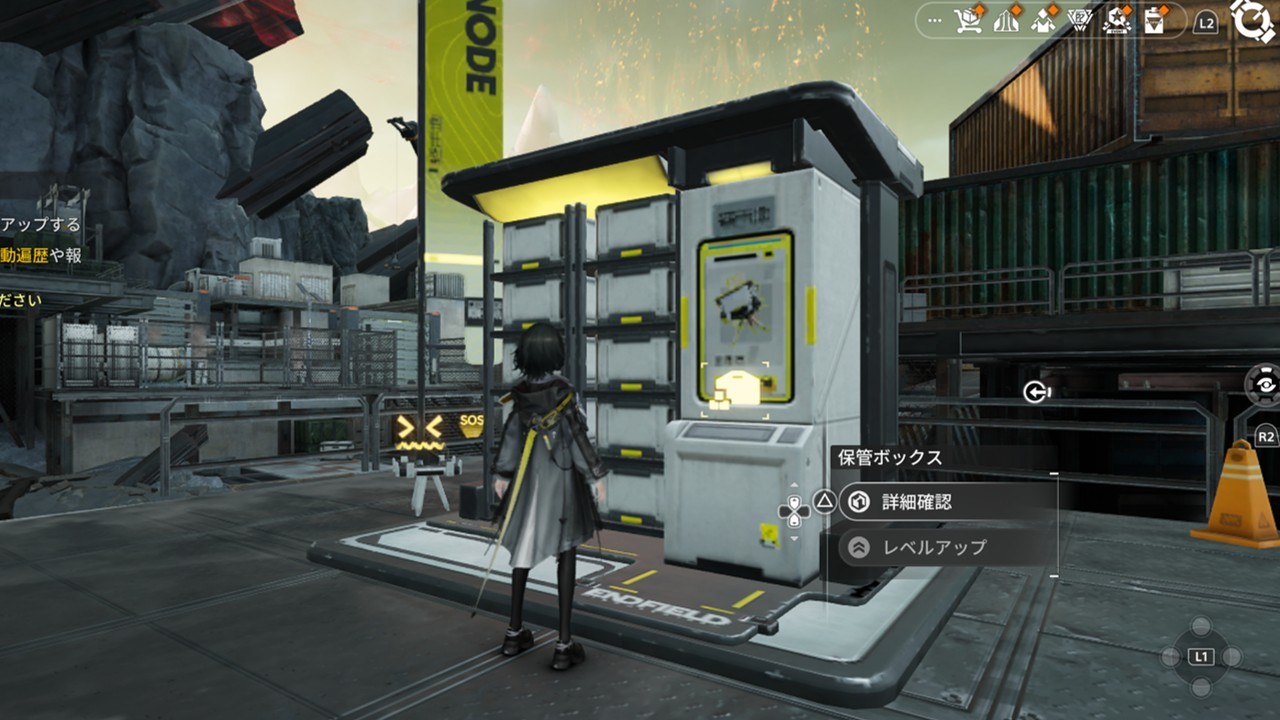1280x720 pixels.
Task: Open the shopping cart shop icon
Action: (968, 21)
